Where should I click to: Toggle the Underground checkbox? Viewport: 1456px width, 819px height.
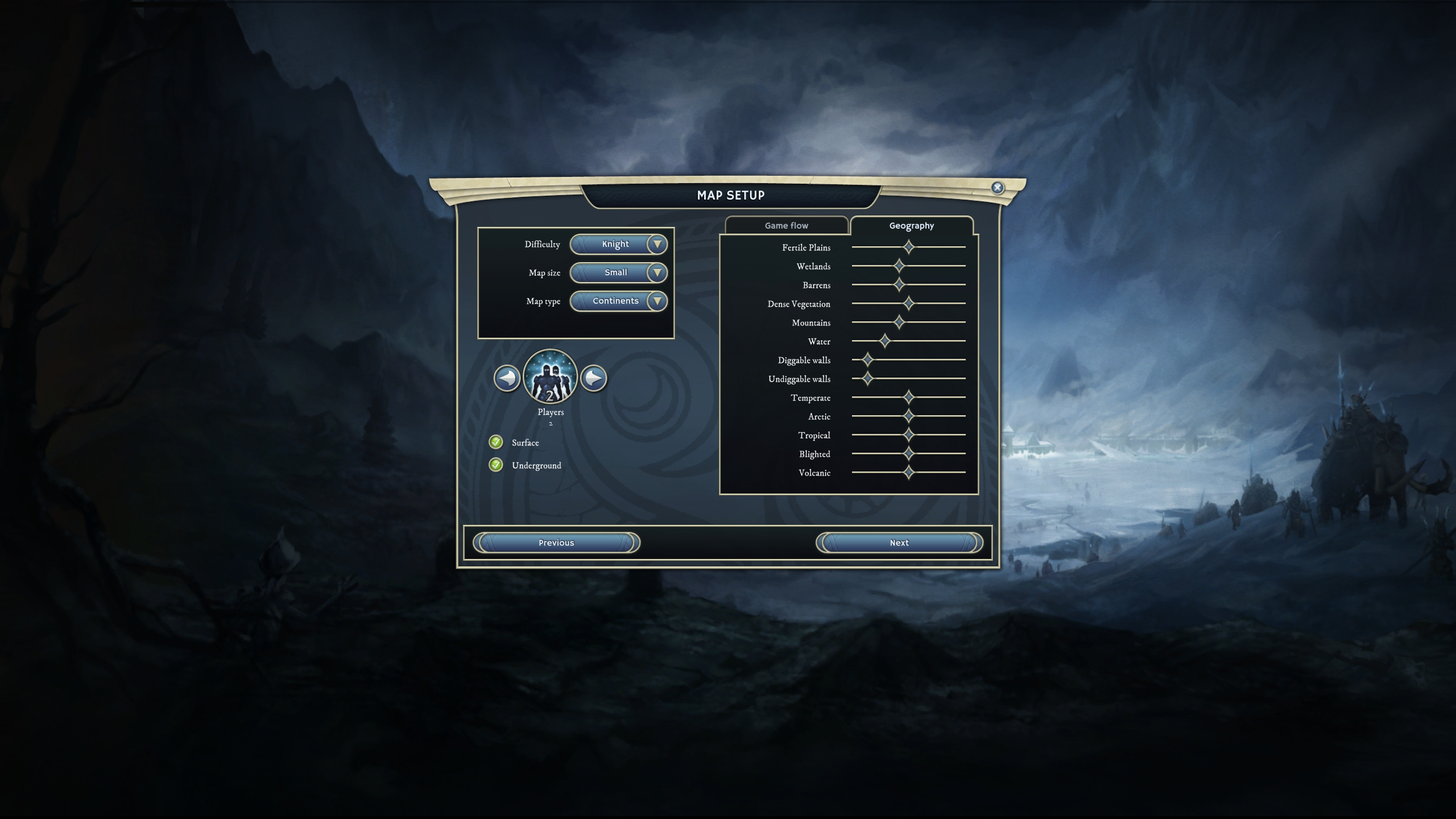tap(496, 465)
